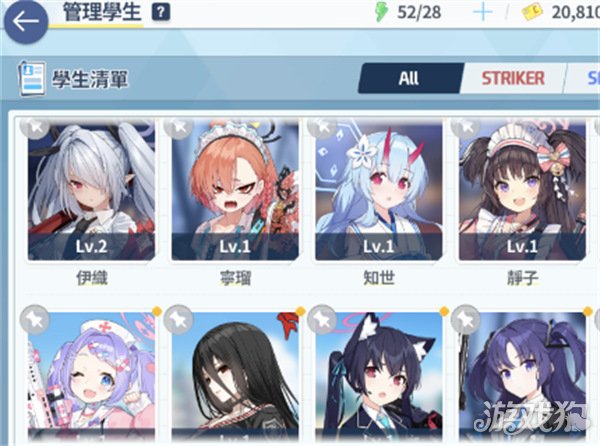This screenshot has height=446, width=600.
Task: Open the help question mark icon
Action: [x=161, y=13]
